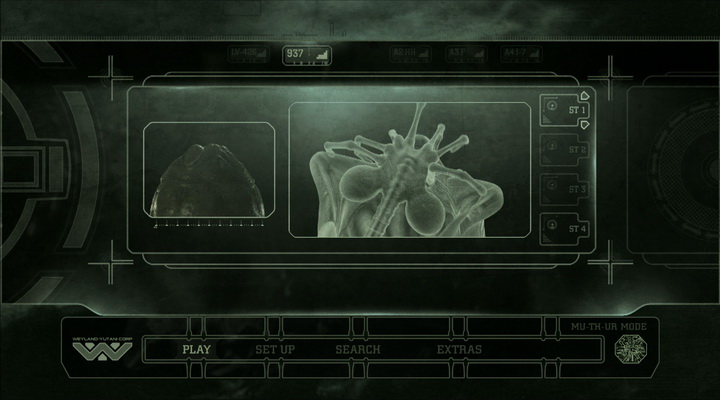Screen dimensions: 720x400
Task: Click the facehugger scan display panel
Action: pyautogui.click(x=410, y=172)
